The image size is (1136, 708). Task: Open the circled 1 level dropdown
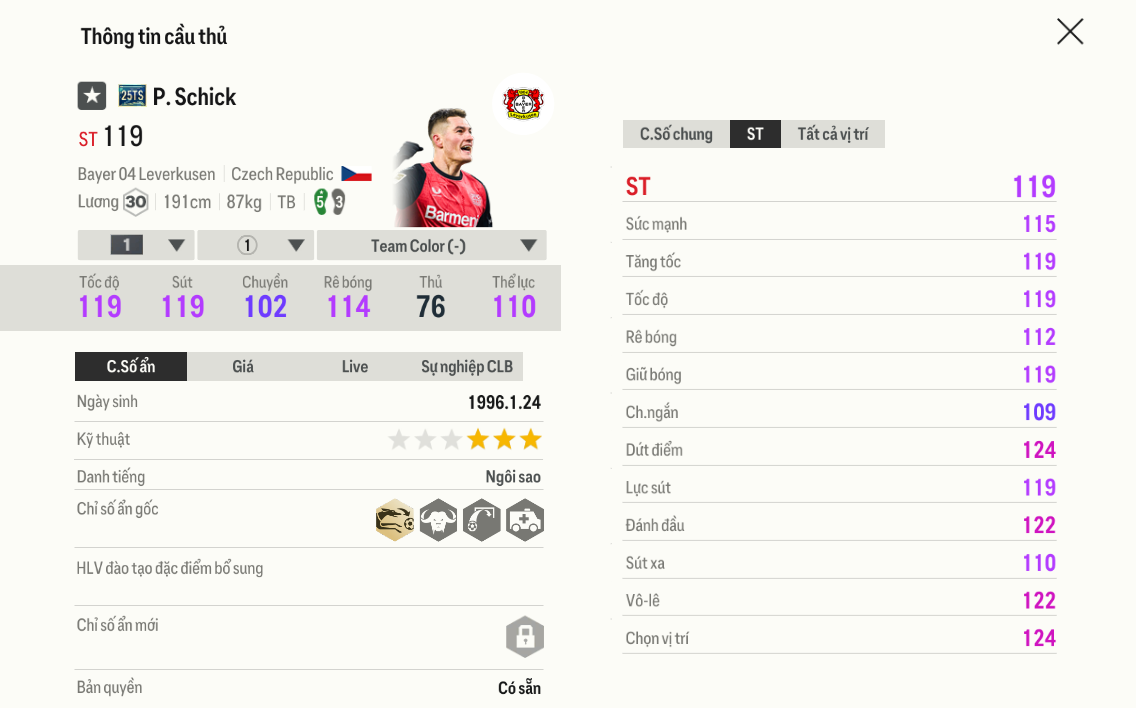(256, 246)
